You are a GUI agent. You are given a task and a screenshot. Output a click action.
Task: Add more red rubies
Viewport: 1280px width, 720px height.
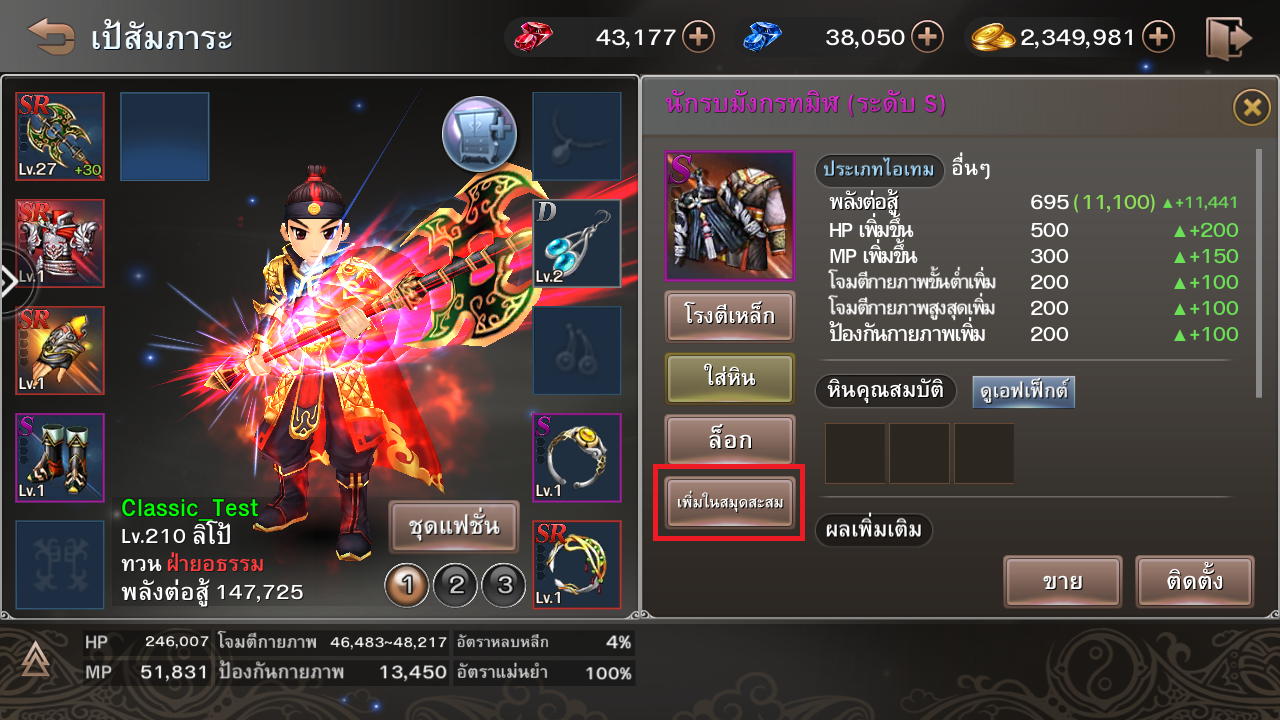tap(698, 38)
